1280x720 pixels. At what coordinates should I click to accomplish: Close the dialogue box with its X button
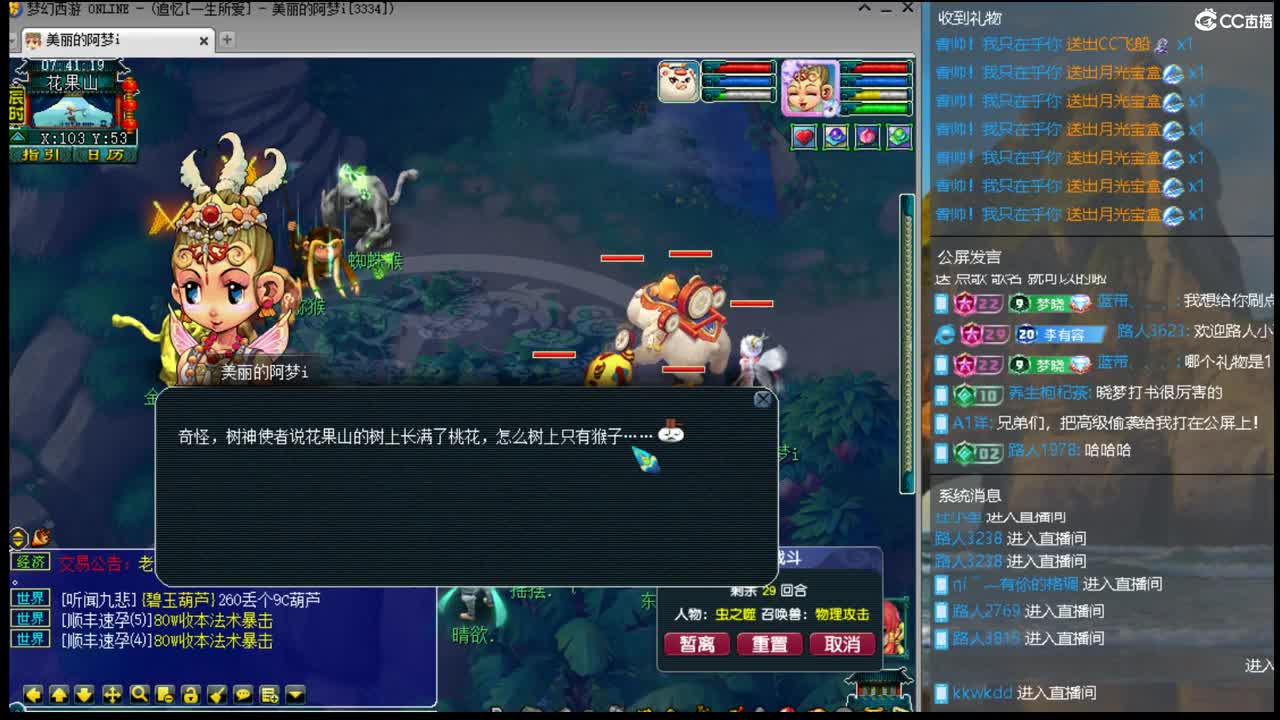pos(763,398)
